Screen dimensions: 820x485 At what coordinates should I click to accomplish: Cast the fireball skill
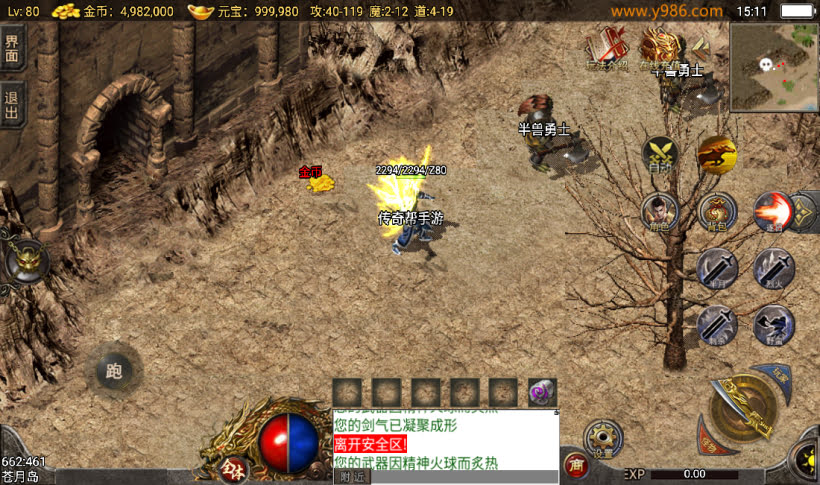click(x=774, y=211)
